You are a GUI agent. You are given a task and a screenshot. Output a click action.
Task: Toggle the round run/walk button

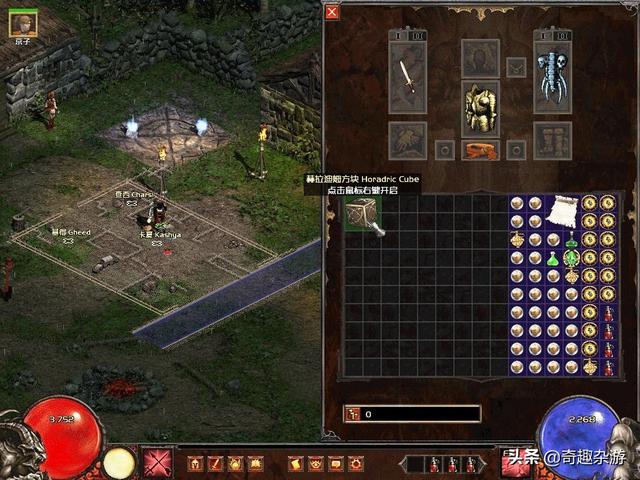point(119,462)
